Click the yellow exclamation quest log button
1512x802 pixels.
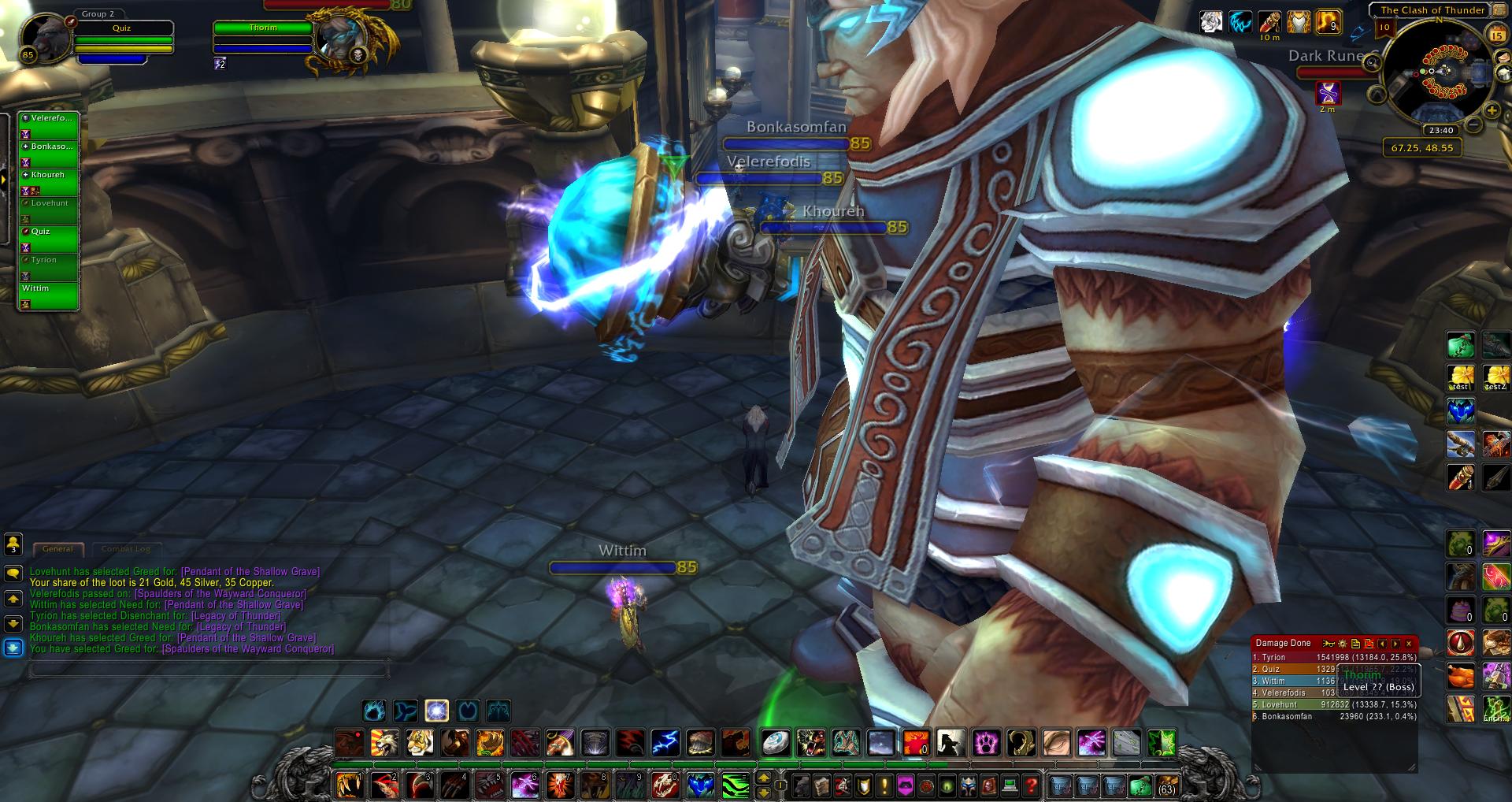[884, 785]
